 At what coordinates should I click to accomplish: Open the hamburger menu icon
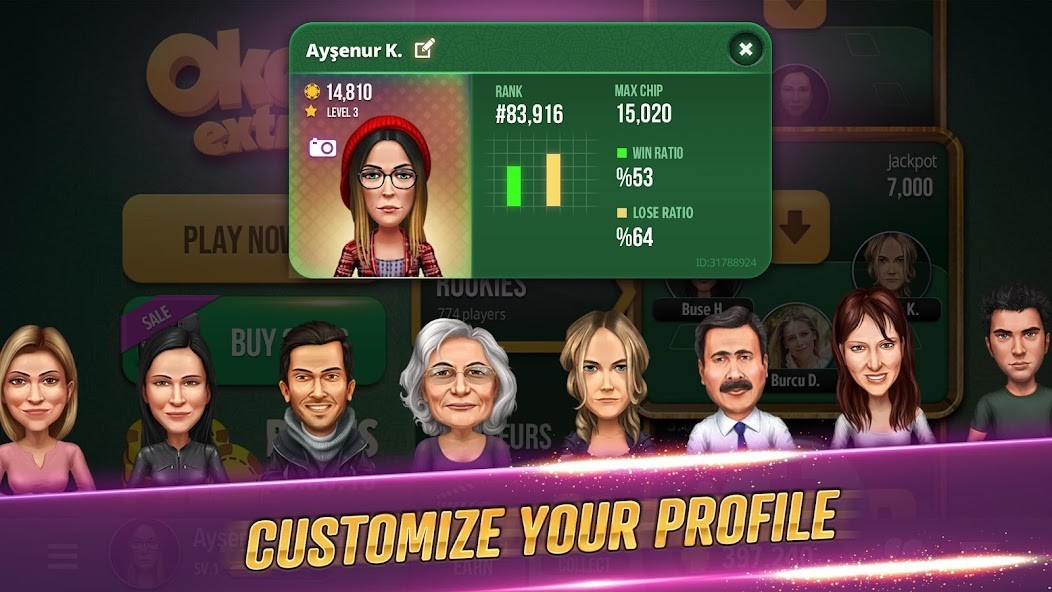62,556
